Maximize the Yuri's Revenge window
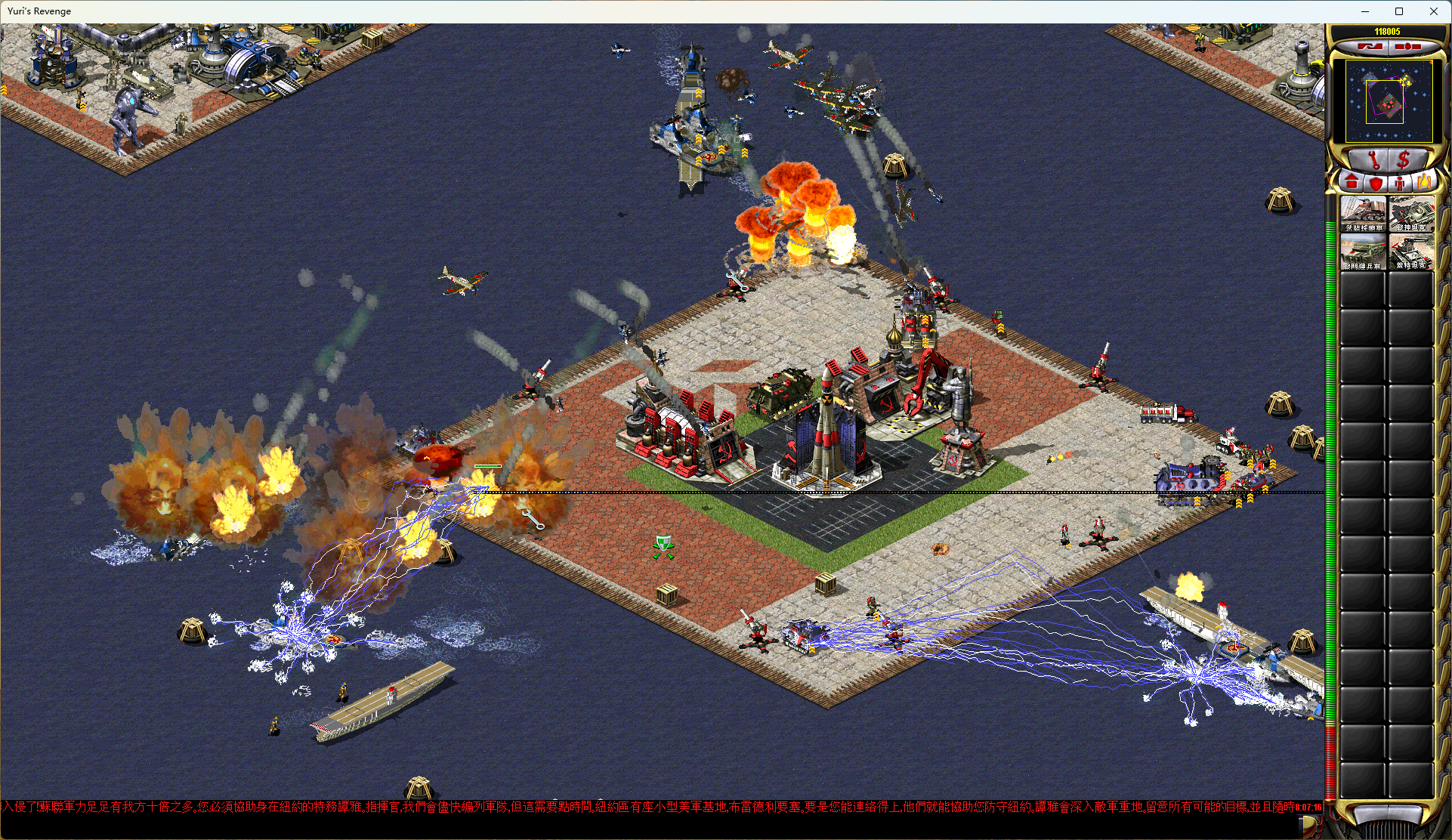Screen dimensions: 1452x840 [1399, 11]
